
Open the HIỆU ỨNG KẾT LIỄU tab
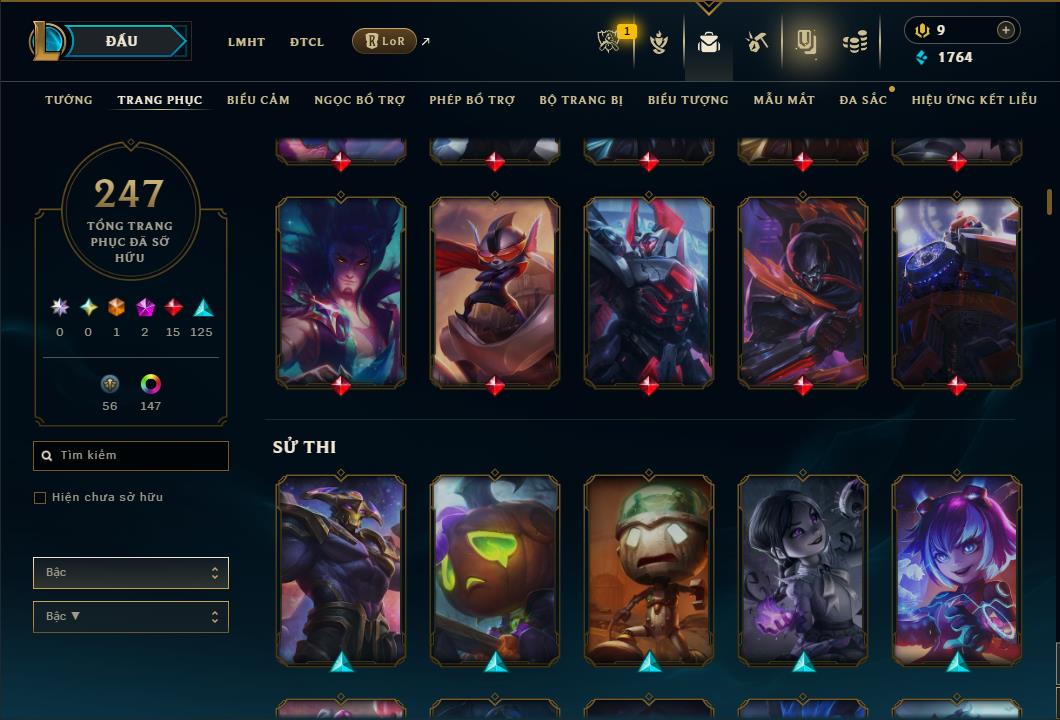973,100
